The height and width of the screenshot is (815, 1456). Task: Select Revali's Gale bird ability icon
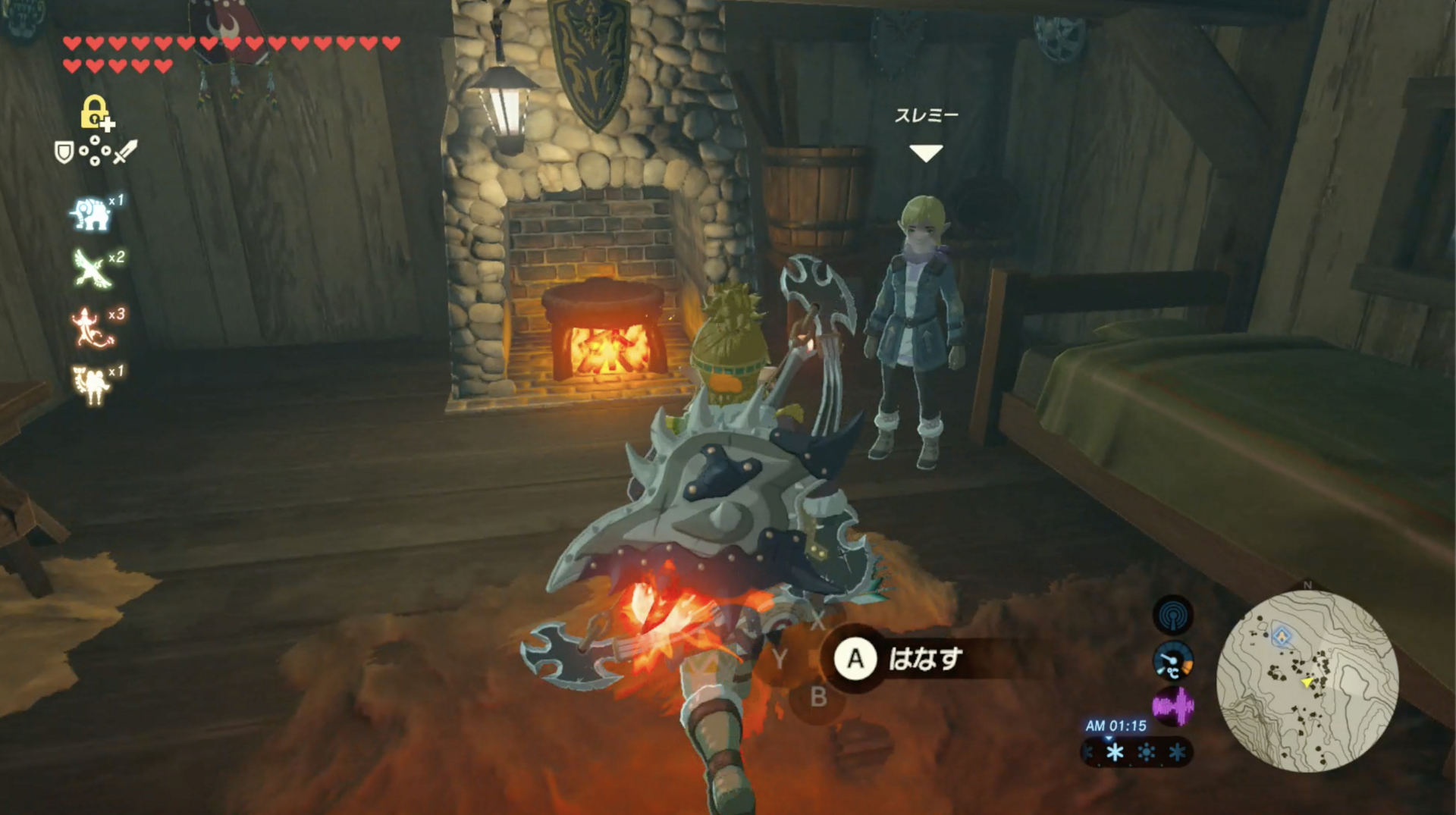click(x=93, y=270)
